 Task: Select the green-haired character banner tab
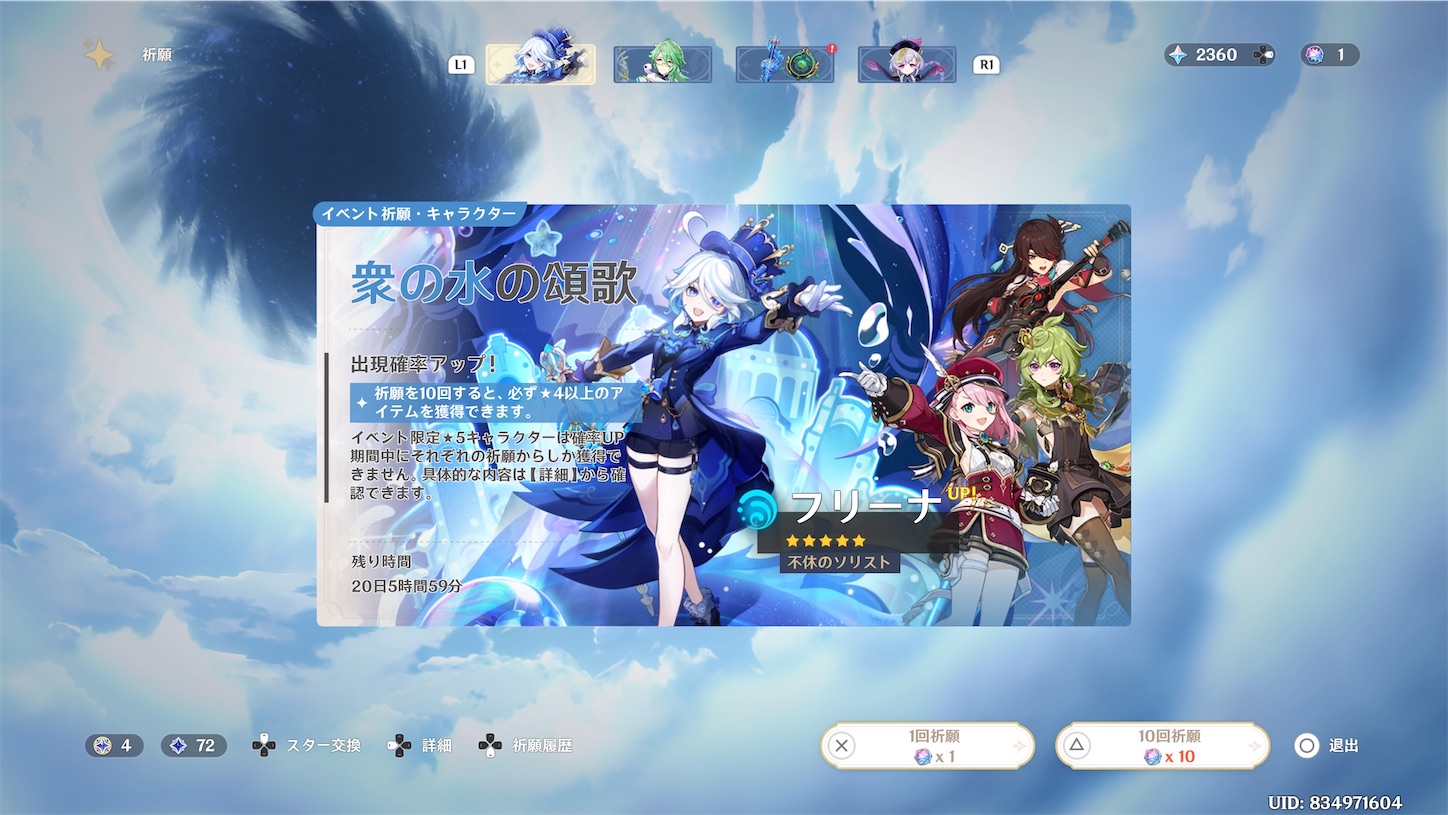pos(663,62)
